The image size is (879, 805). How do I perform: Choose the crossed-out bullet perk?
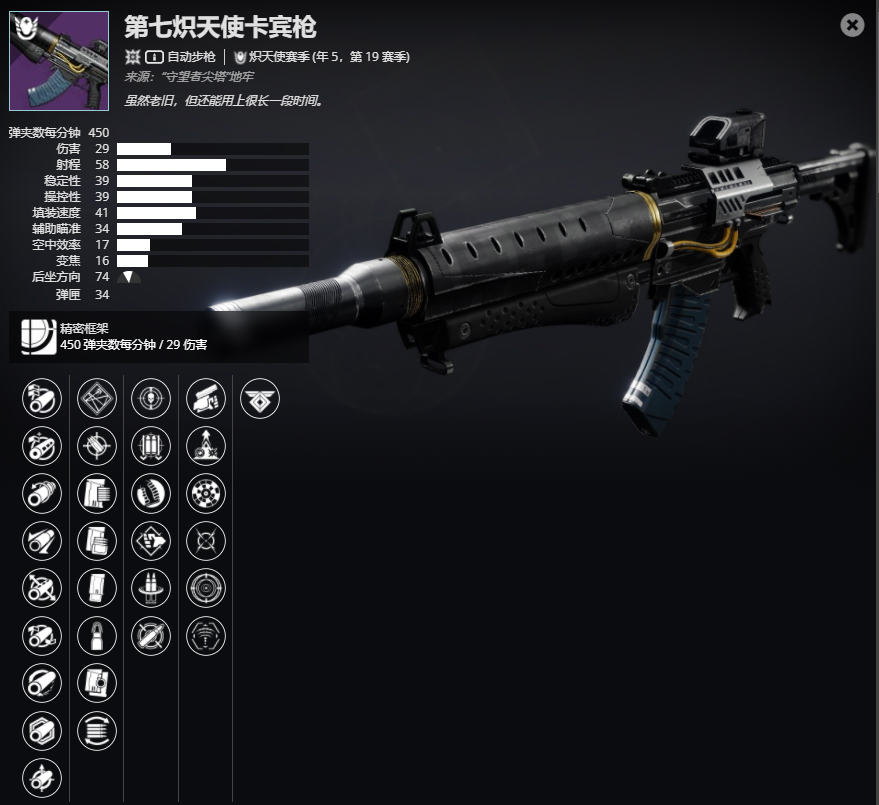151,636
